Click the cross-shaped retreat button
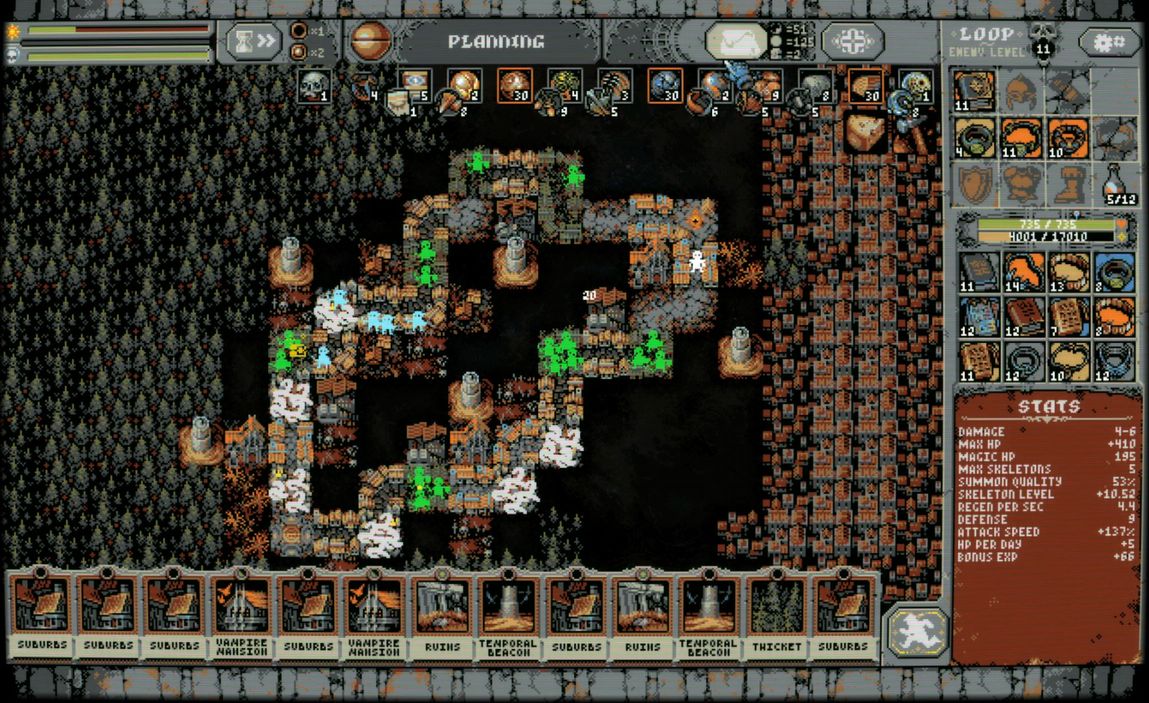 point(852,42)
